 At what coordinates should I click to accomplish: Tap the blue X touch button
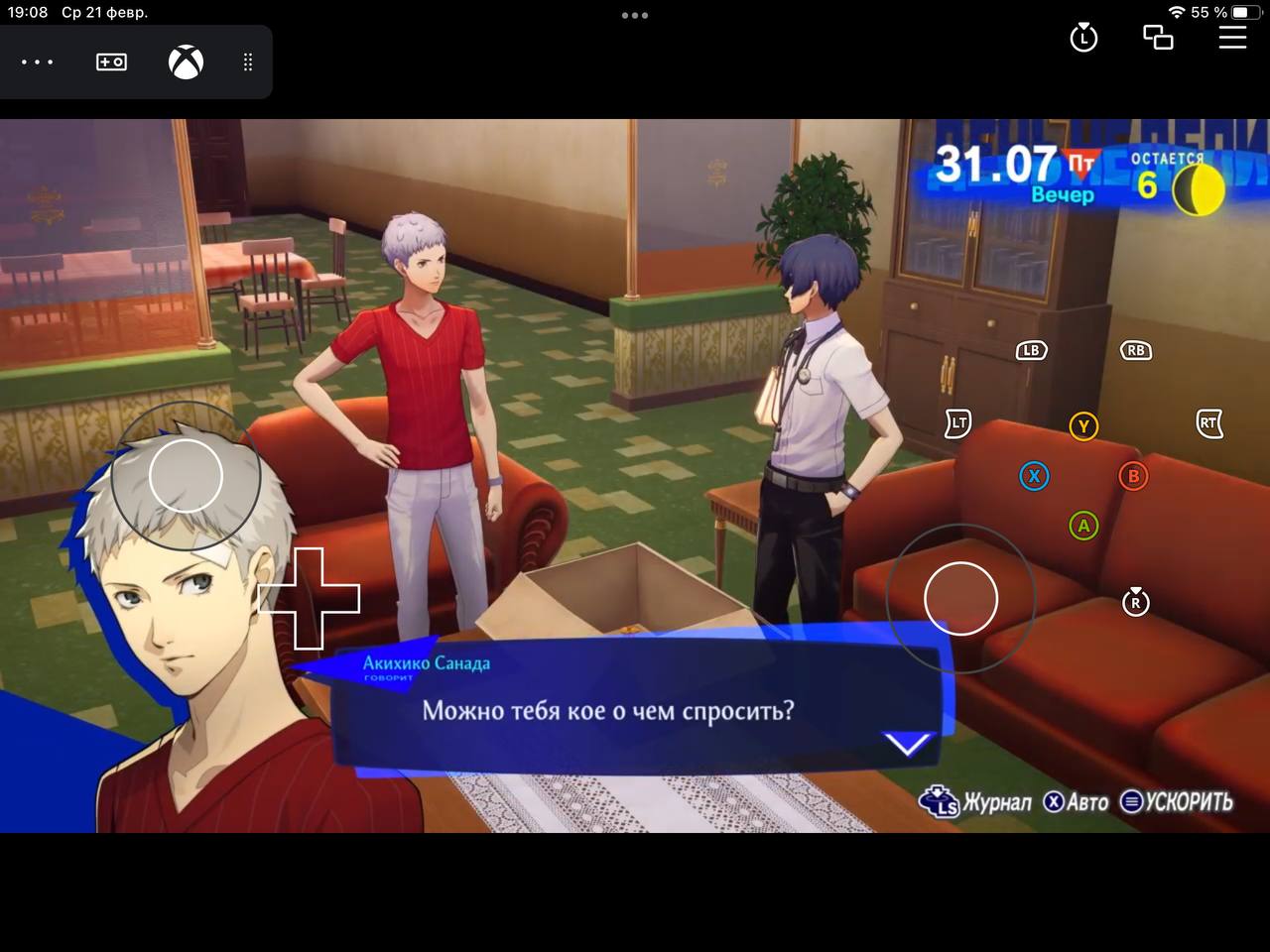click(1034, 476)
